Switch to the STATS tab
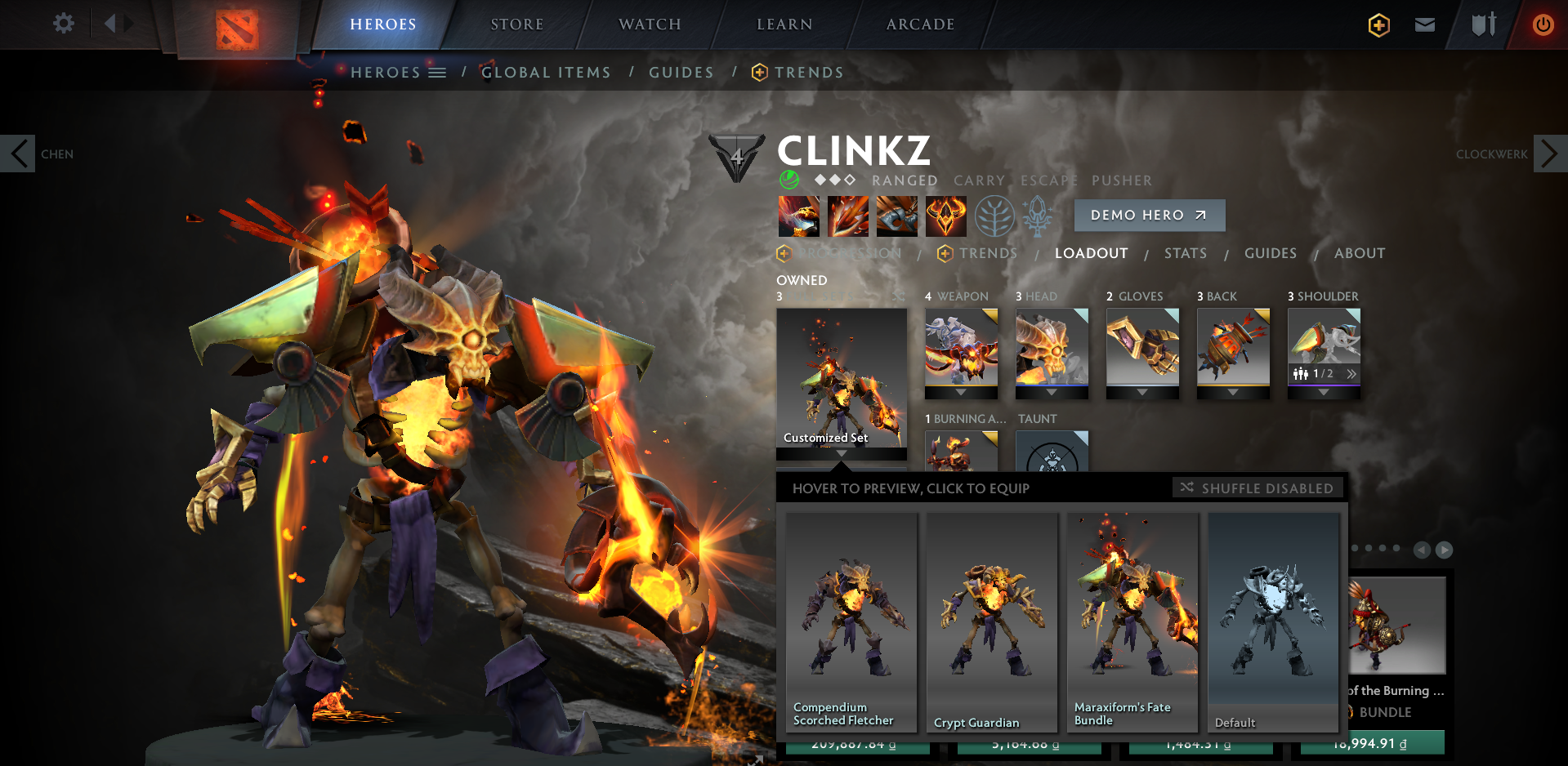 1186,253
